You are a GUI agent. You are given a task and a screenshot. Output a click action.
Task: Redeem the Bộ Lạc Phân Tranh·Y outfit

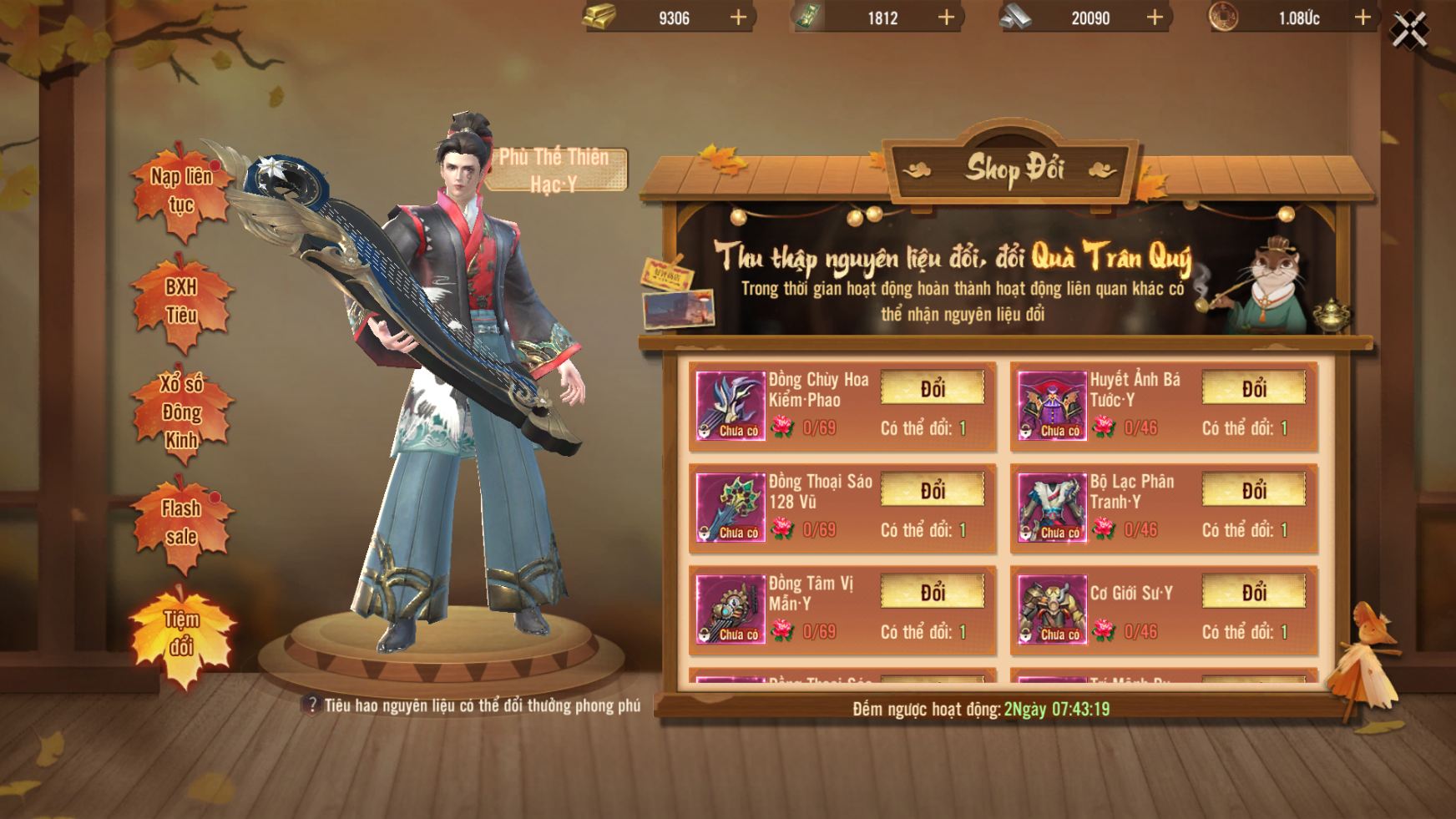[1253, 491]
